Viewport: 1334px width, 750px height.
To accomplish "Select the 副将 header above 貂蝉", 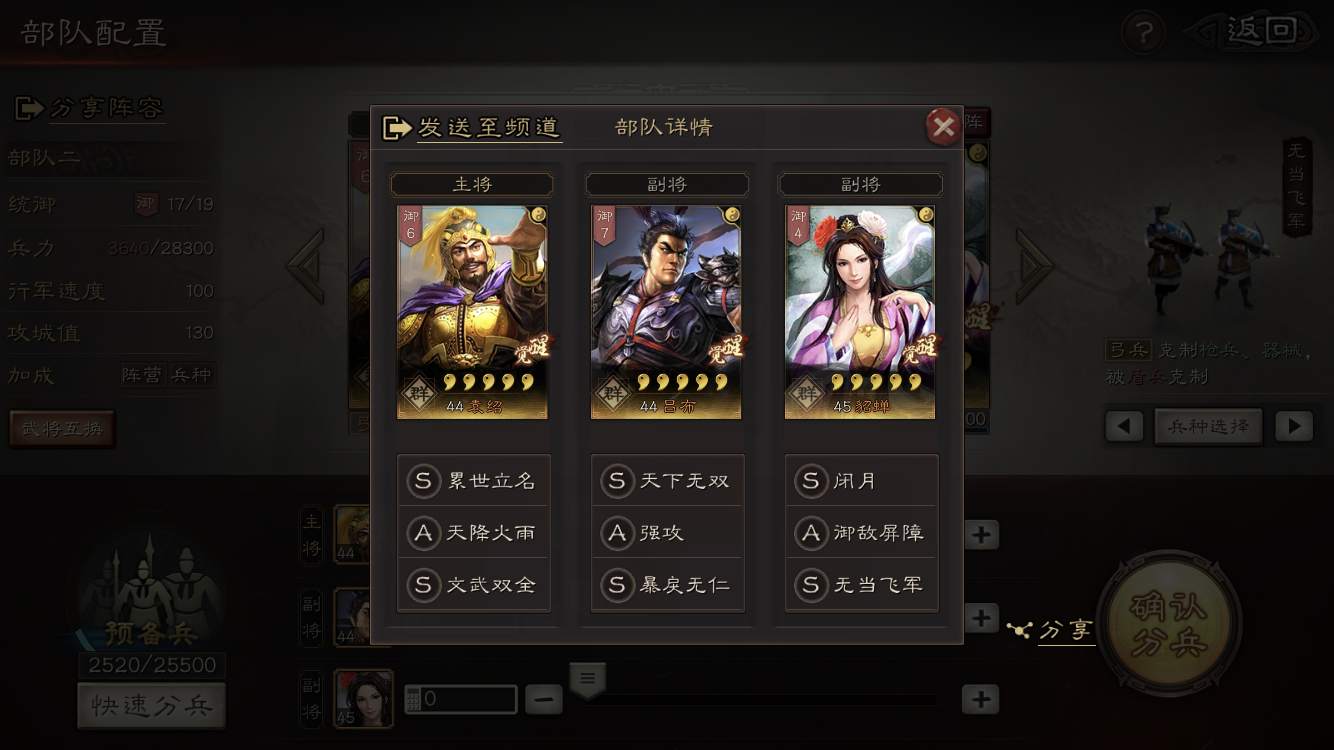I will coord(859,184).
